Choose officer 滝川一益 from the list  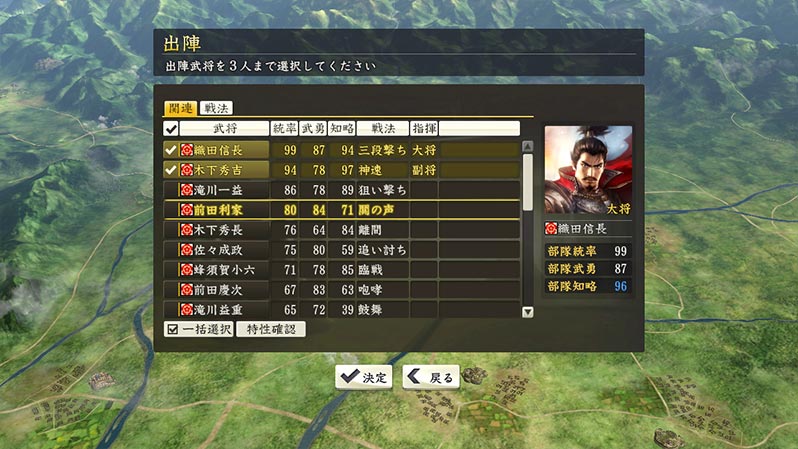point(220,189)
